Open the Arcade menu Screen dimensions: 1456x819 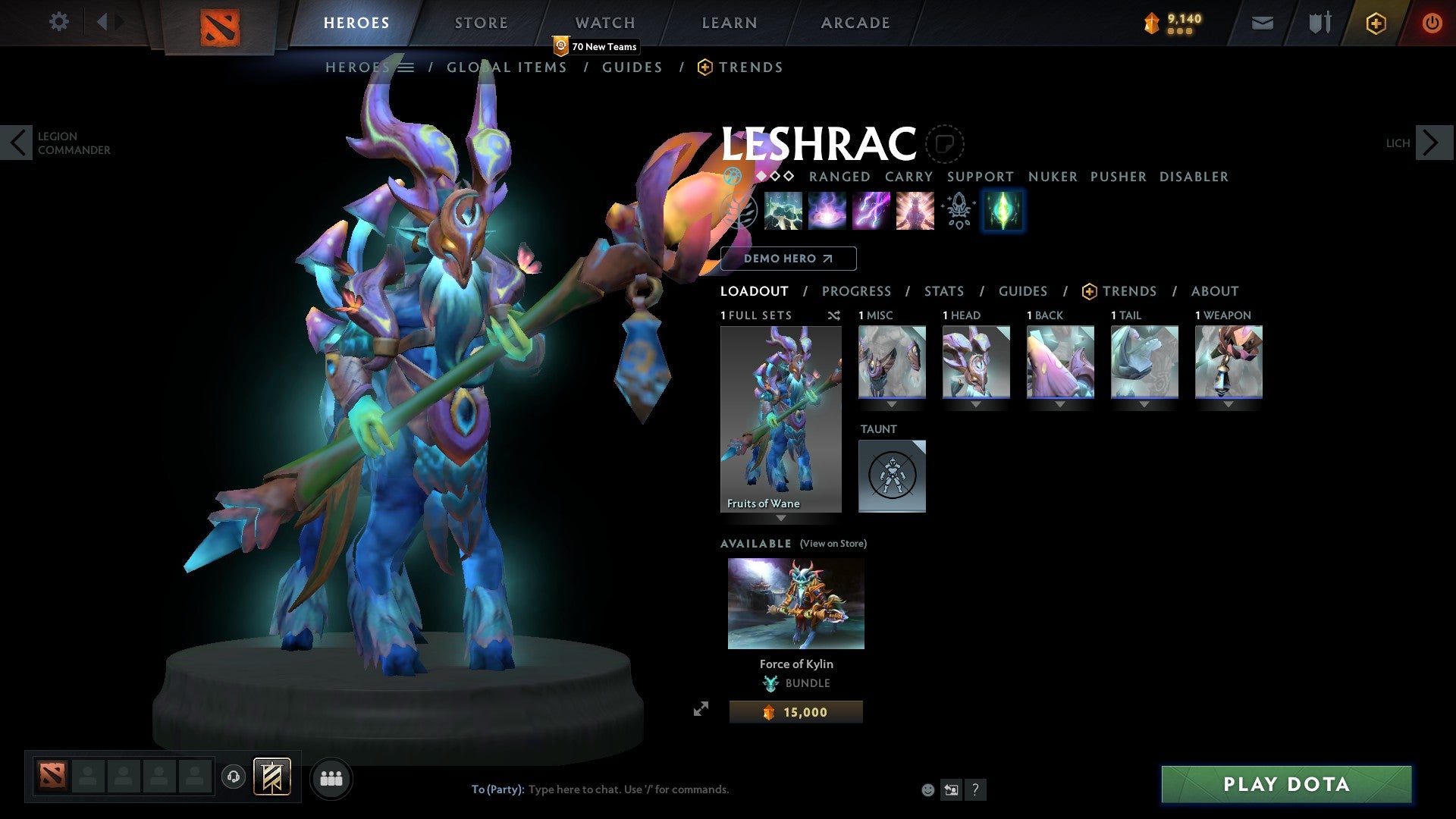855,22
